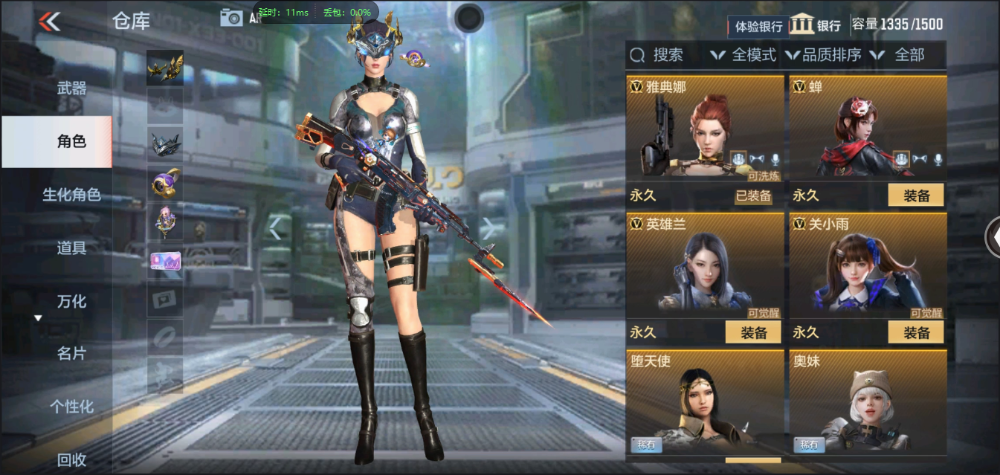Open the 银行 bank button
The height and width of the screenshot is (475, 1000).
pyautogui.click(x=816, y=26)
